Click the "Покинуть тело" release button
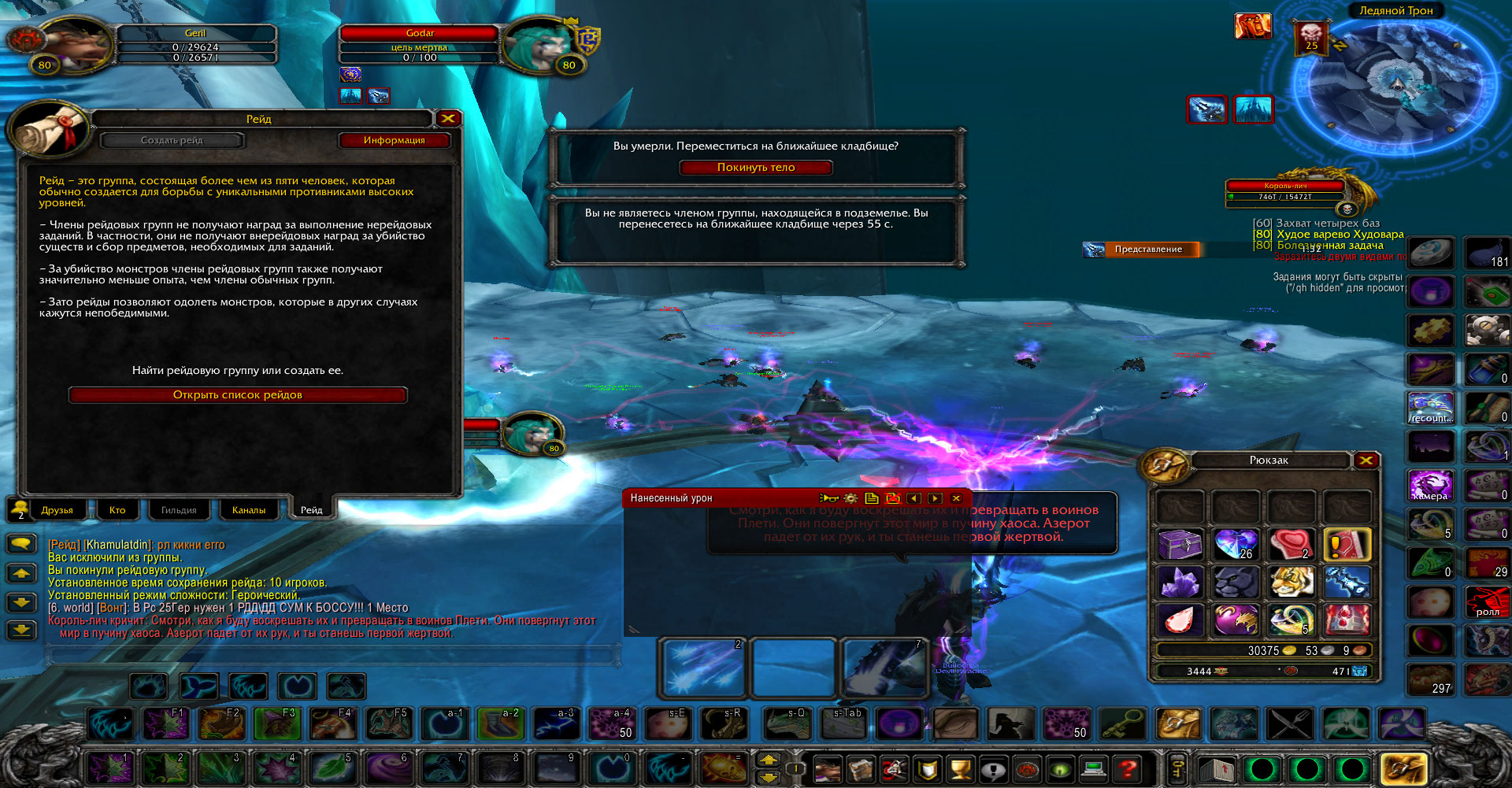This screenshot has height=788, width=1512. click(755, 168)
